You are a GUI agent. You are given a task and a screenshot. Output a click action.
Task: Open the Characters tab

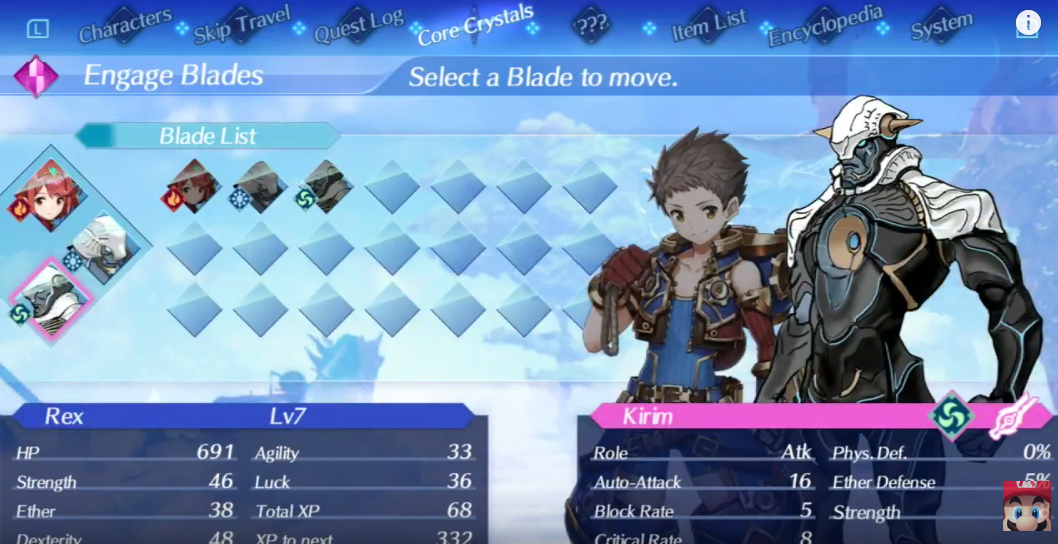[x=125, y=26]
